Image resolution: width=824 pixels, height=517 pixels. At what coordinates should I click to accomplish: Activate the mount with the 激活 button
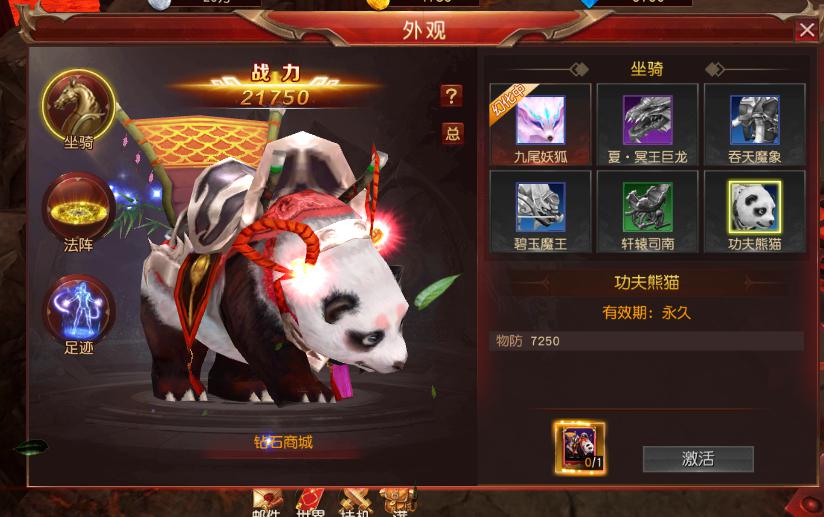pos(697,459)
